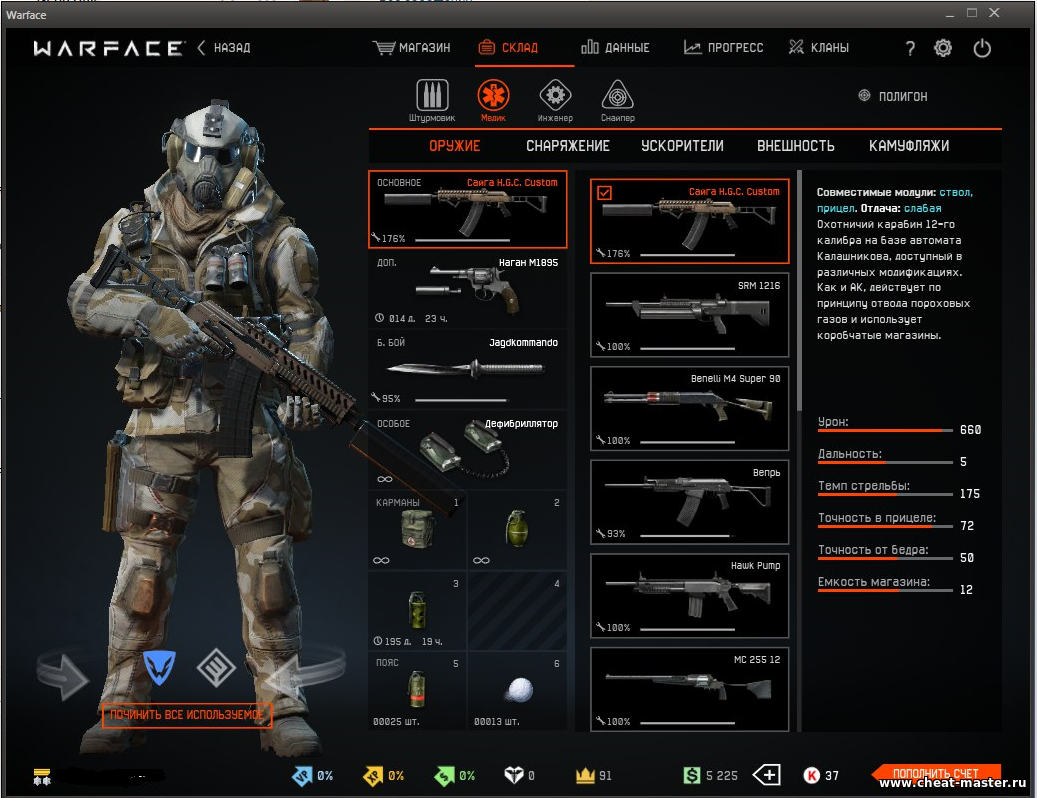Pick the Benelli M4 Super 90
This screenshot has height=798, width=1037.
tap(689, 408)
